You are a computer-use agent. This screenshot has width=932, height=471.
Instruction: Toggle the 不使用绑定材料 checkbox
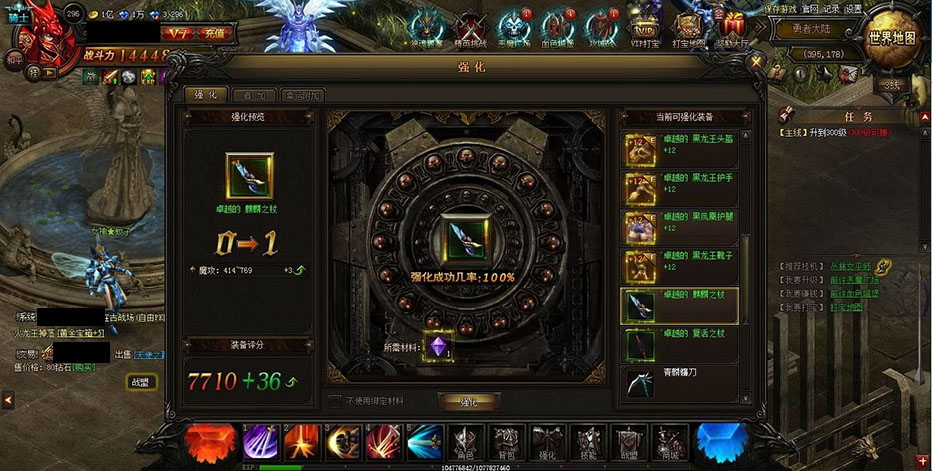(336, 401)
